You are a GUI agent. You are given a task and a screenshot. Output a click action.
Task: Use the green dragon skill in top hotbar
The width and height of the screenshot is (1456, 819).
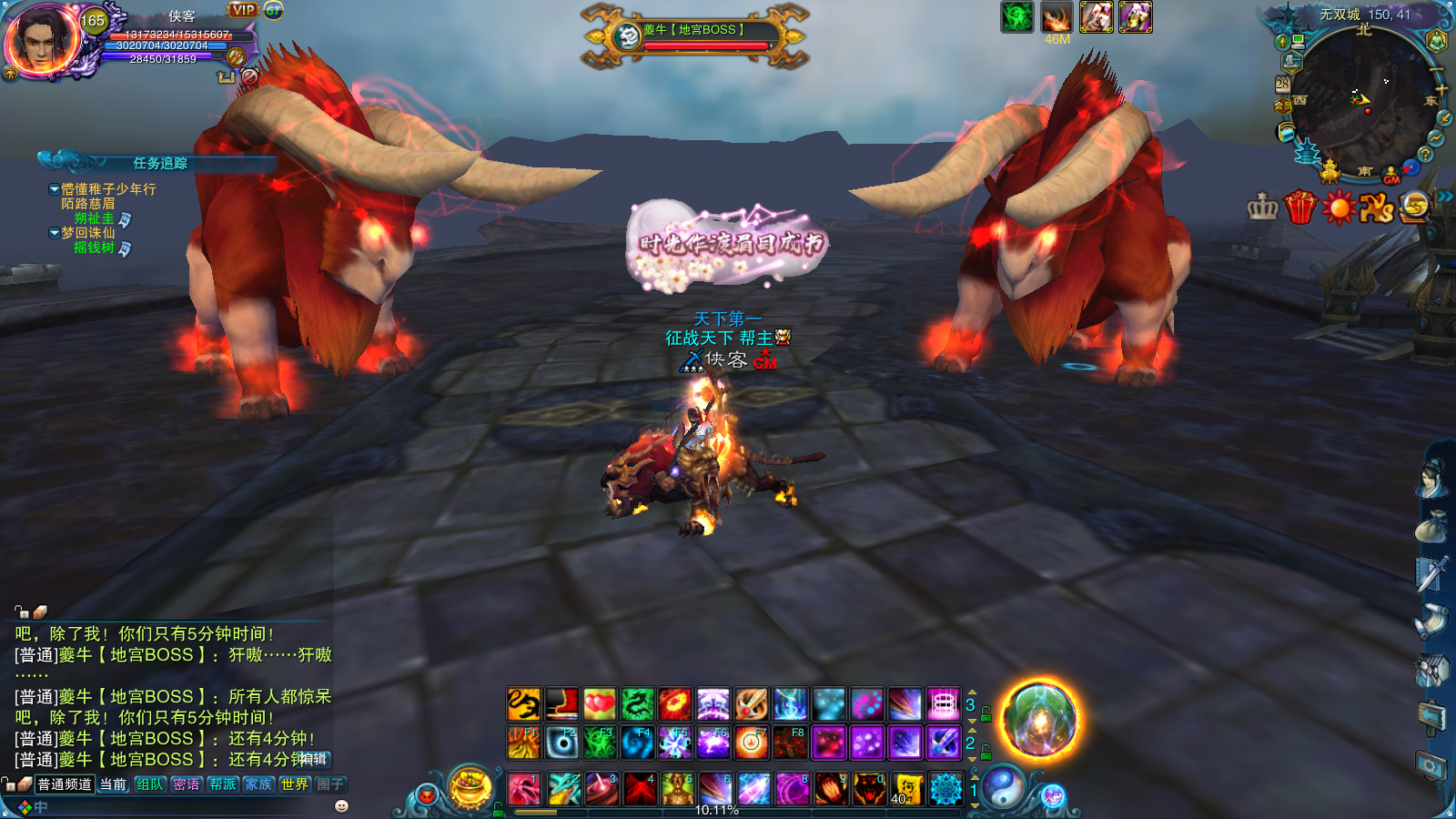pos(637,704)
